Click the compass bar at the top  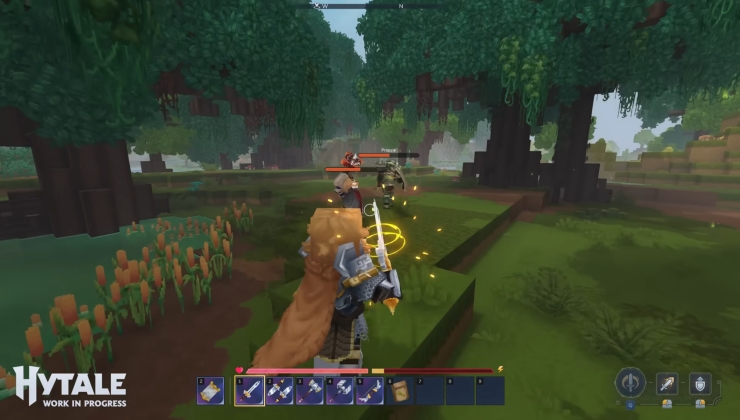(370, 5)
